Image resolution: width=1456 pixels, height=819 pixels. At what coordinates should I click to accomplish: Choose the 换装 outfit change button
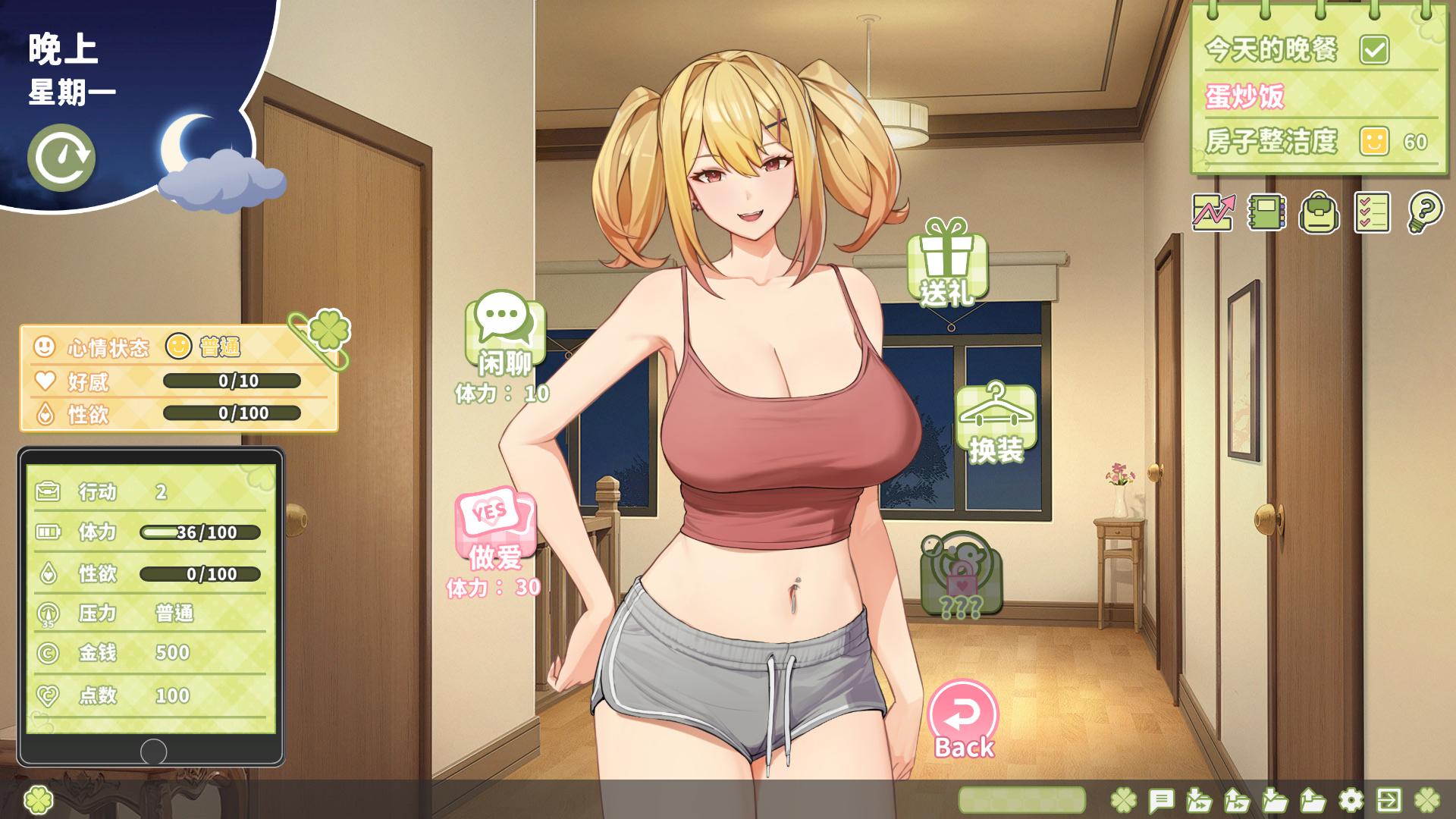(996, 423)
